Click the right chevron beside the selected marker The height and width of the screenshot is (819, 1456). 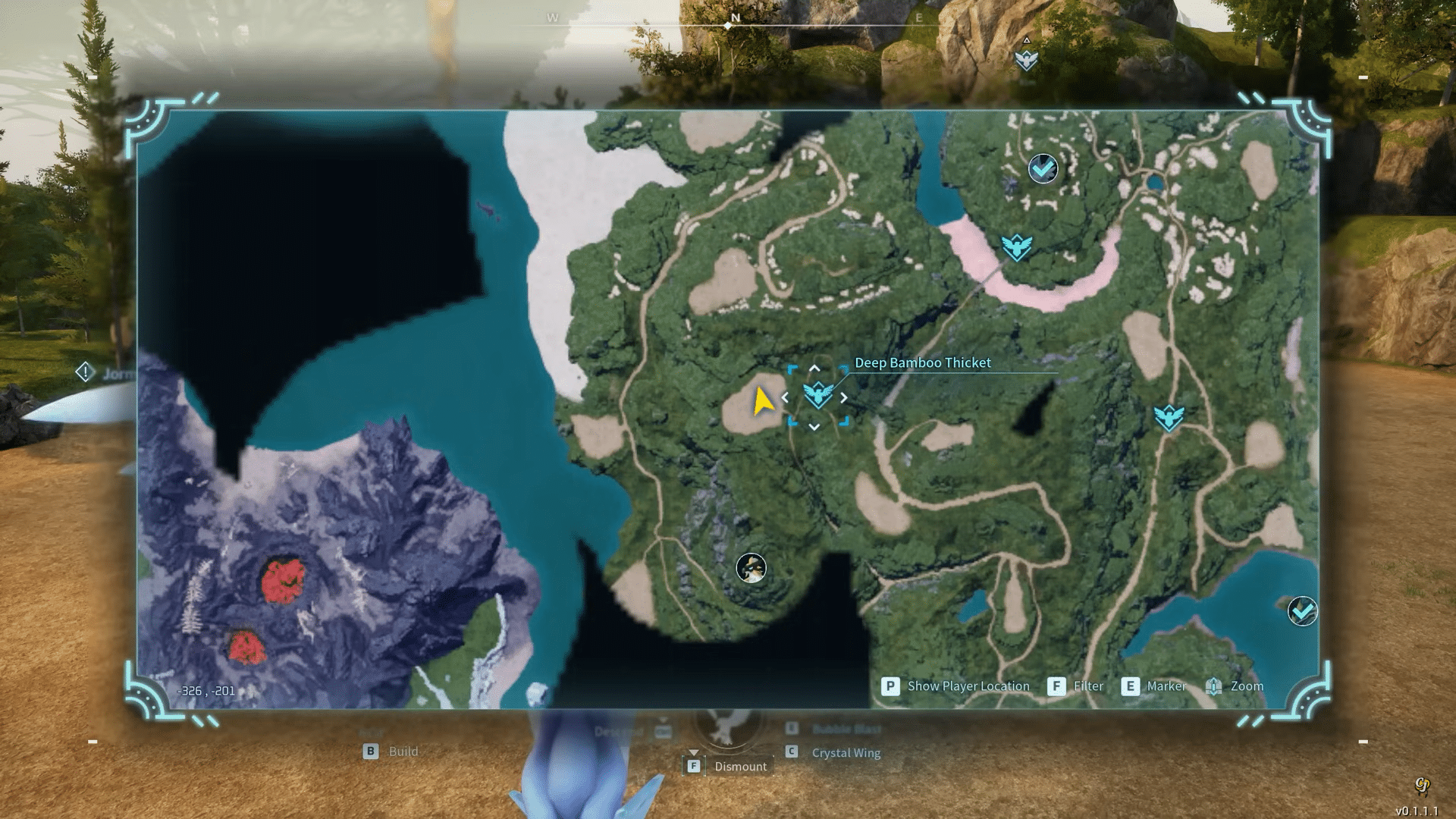point(845,396)
